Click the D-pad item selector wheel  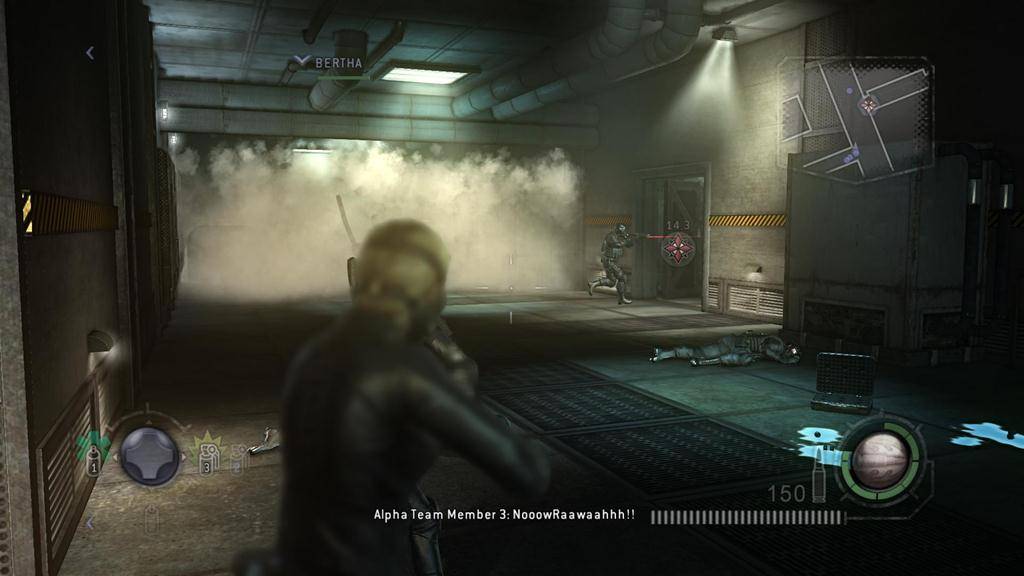tap(150, 456)
